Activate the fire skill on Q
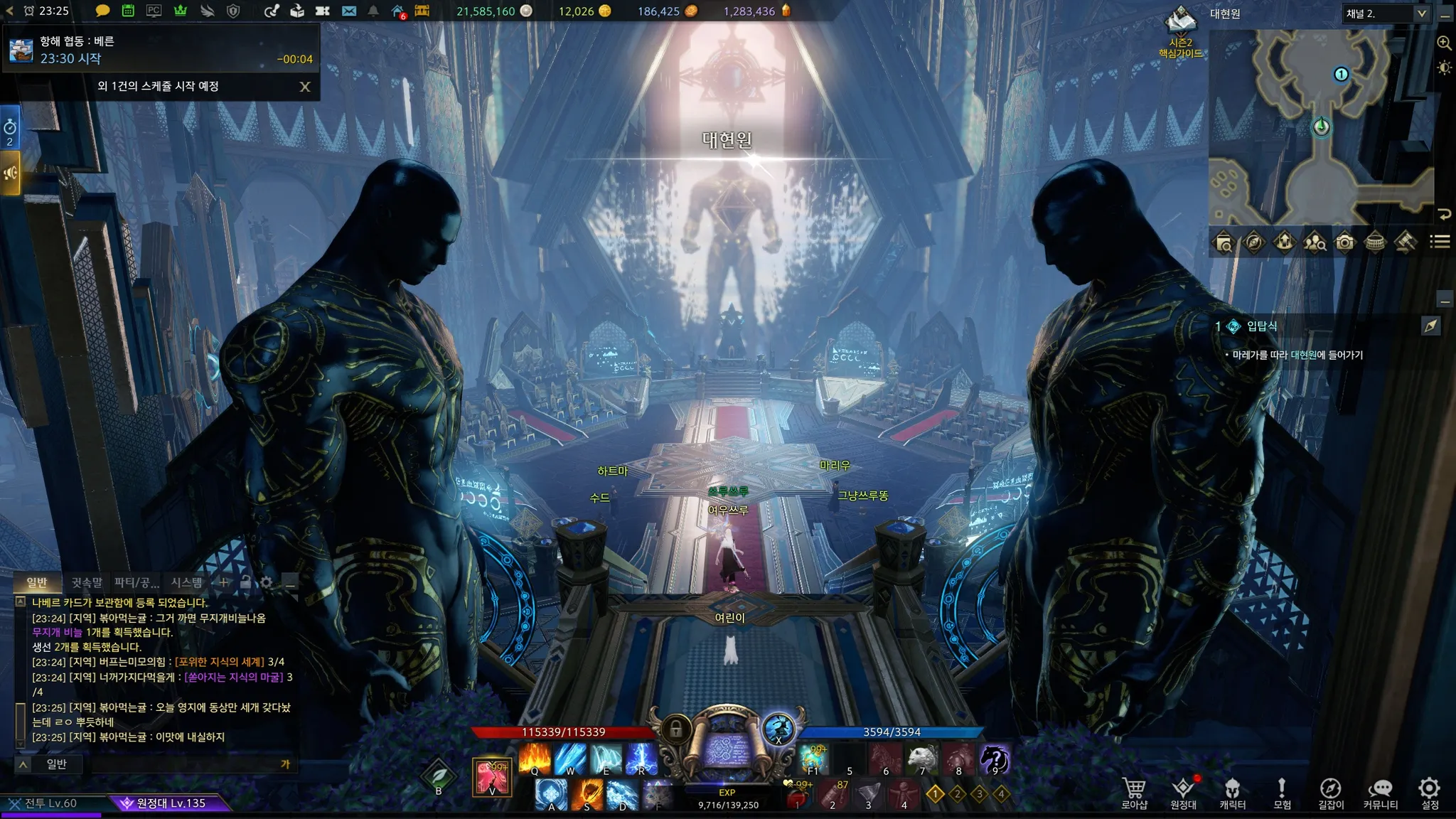The image size is (1456, 819). [535, 759]
